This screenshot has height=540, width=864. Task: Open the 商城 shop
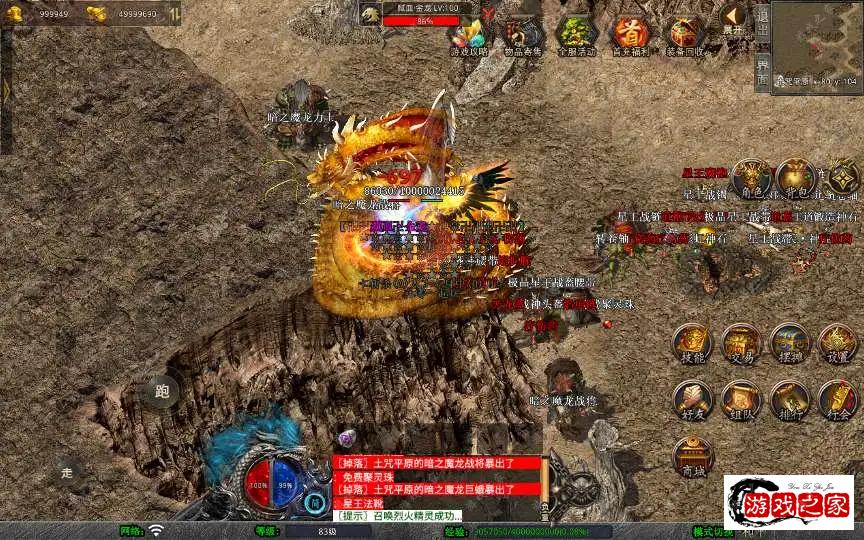pyautogui.click(x=692, y=457)
